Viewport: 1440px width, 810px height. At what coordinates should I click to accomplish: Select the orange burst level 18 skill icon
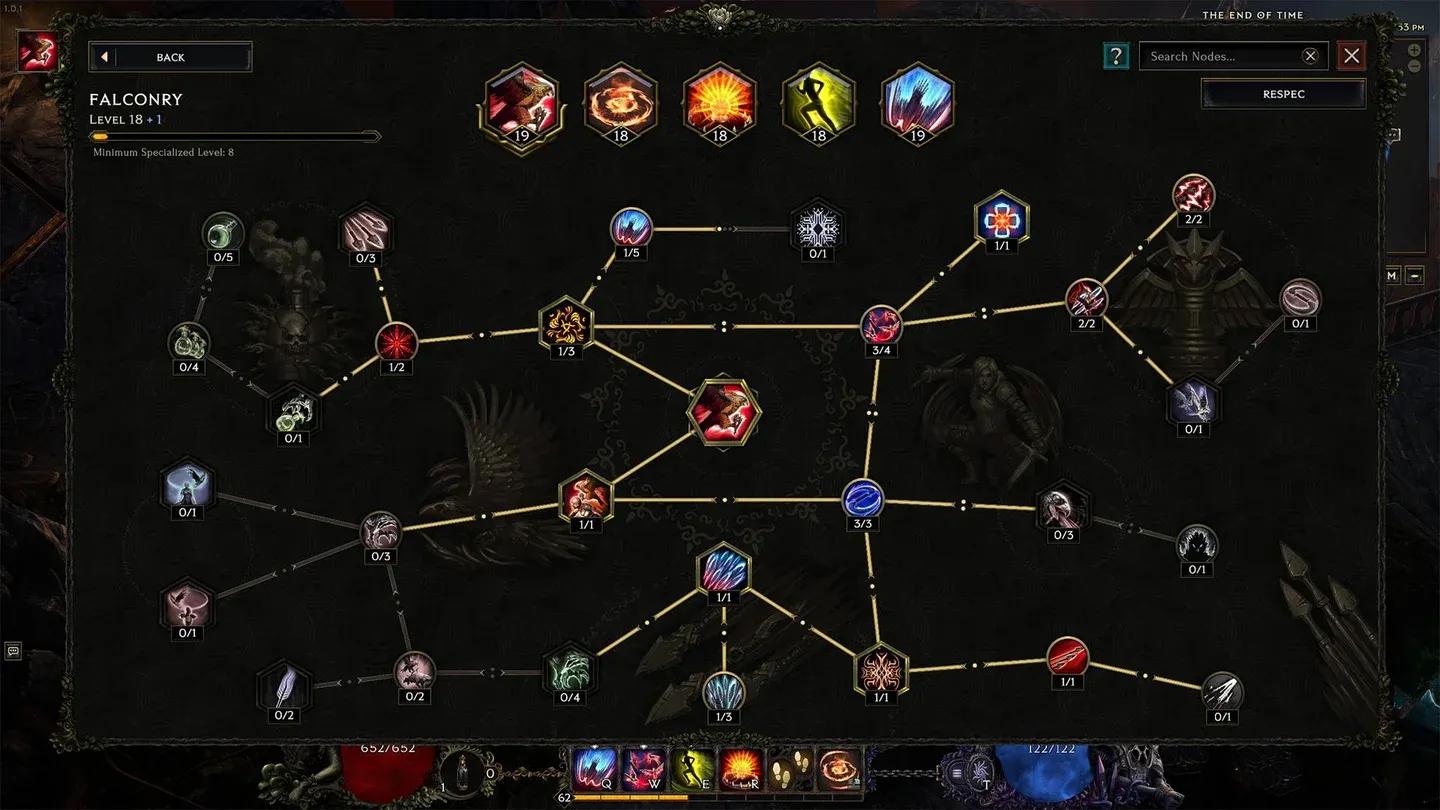[719, 101]
